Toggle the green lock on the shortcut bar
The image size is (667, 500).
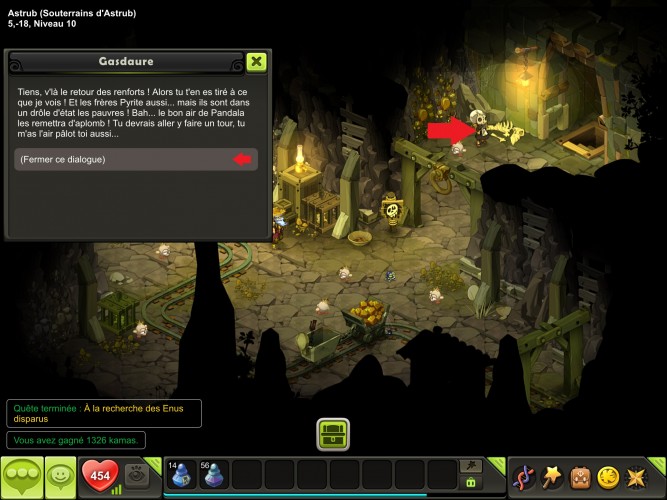tap(471, 483)
